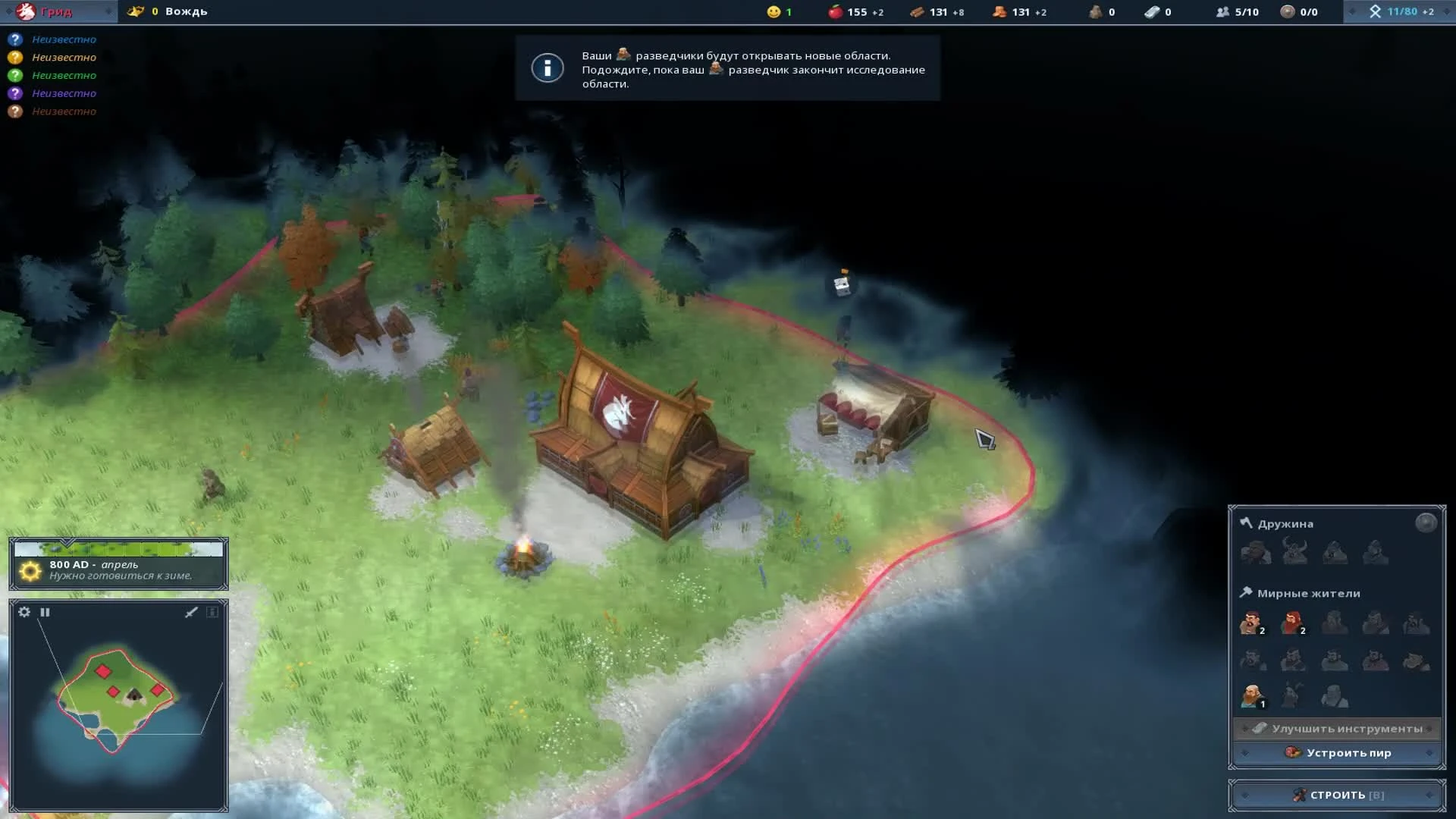Click the krowns coin resource icon
Screen dimensions: 1456x819
click(x=1287, y=11)
